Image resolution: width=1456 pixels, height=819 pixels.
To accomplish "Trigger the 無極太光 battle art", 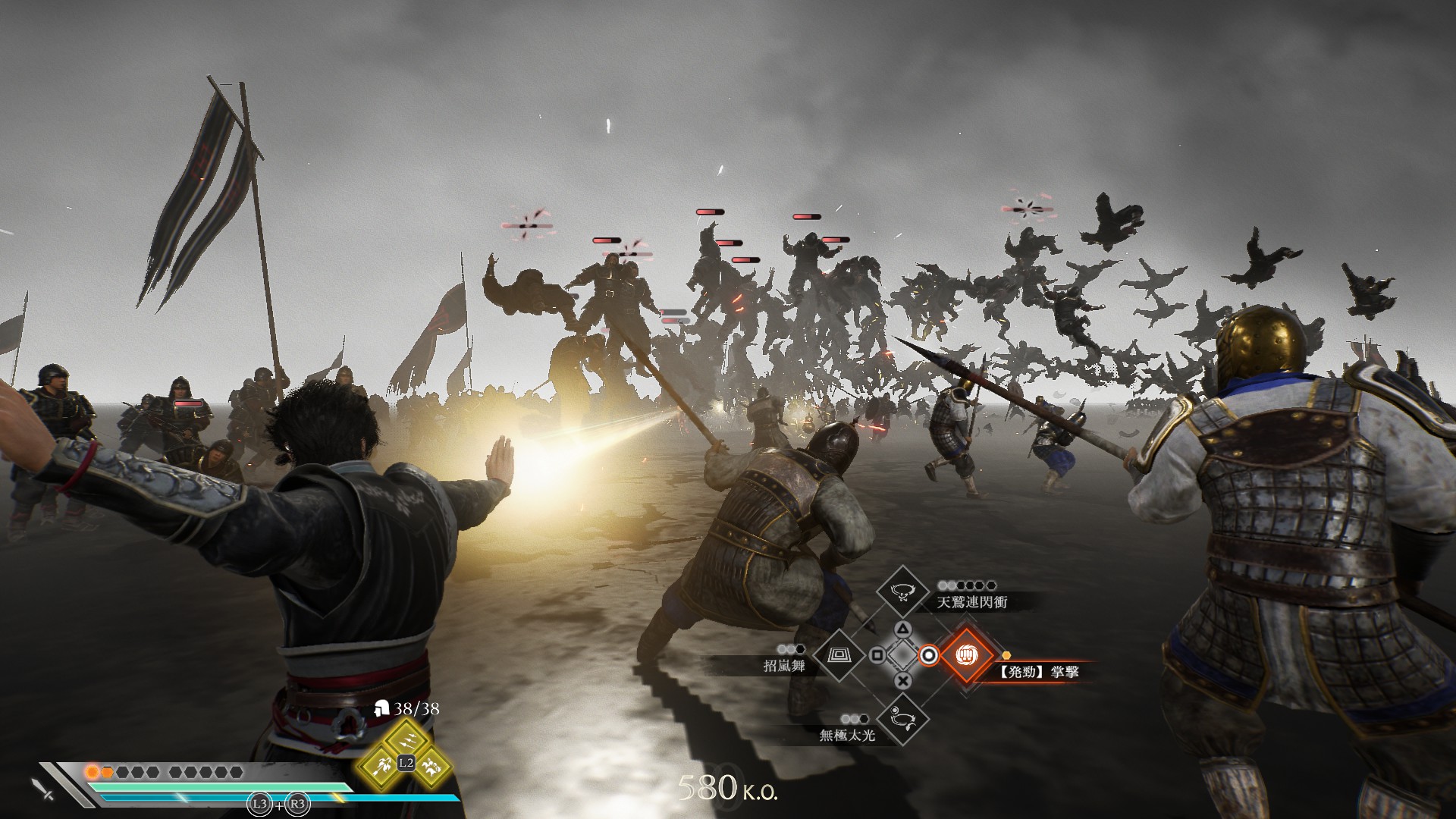I will (902, 718).
